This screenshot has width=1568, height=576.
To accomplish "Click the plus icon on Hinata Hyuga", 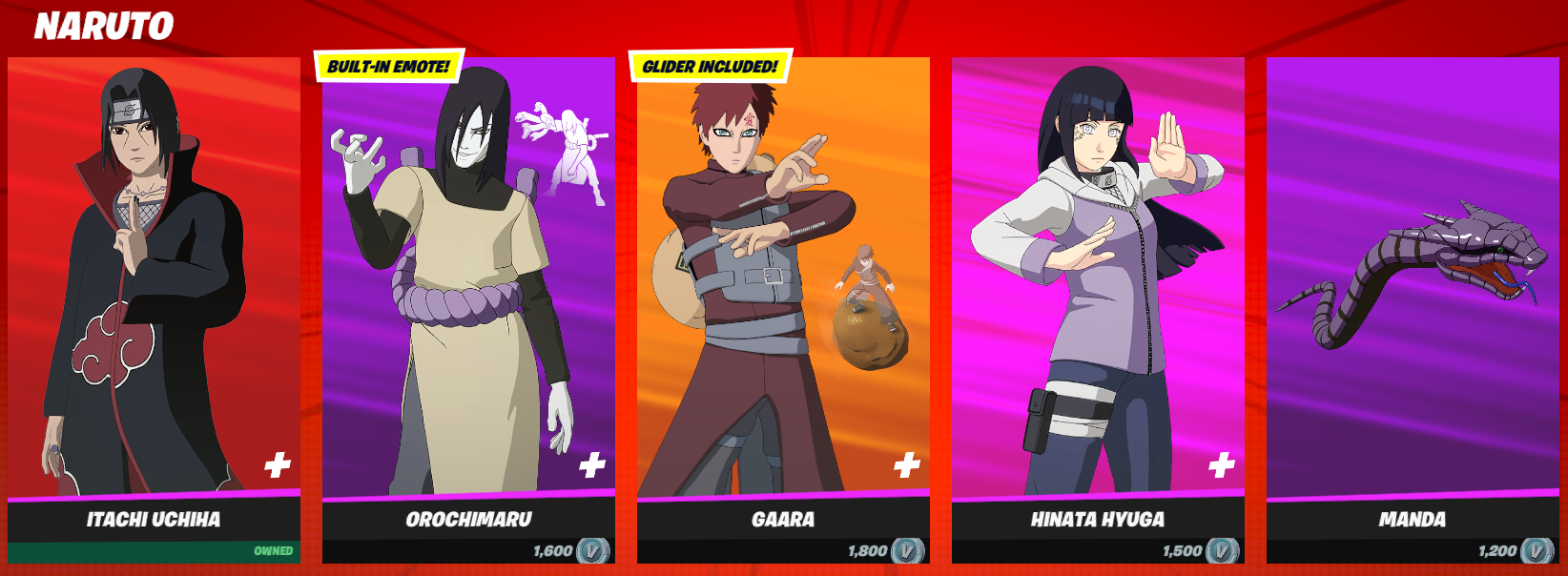I will (1222, 465).
